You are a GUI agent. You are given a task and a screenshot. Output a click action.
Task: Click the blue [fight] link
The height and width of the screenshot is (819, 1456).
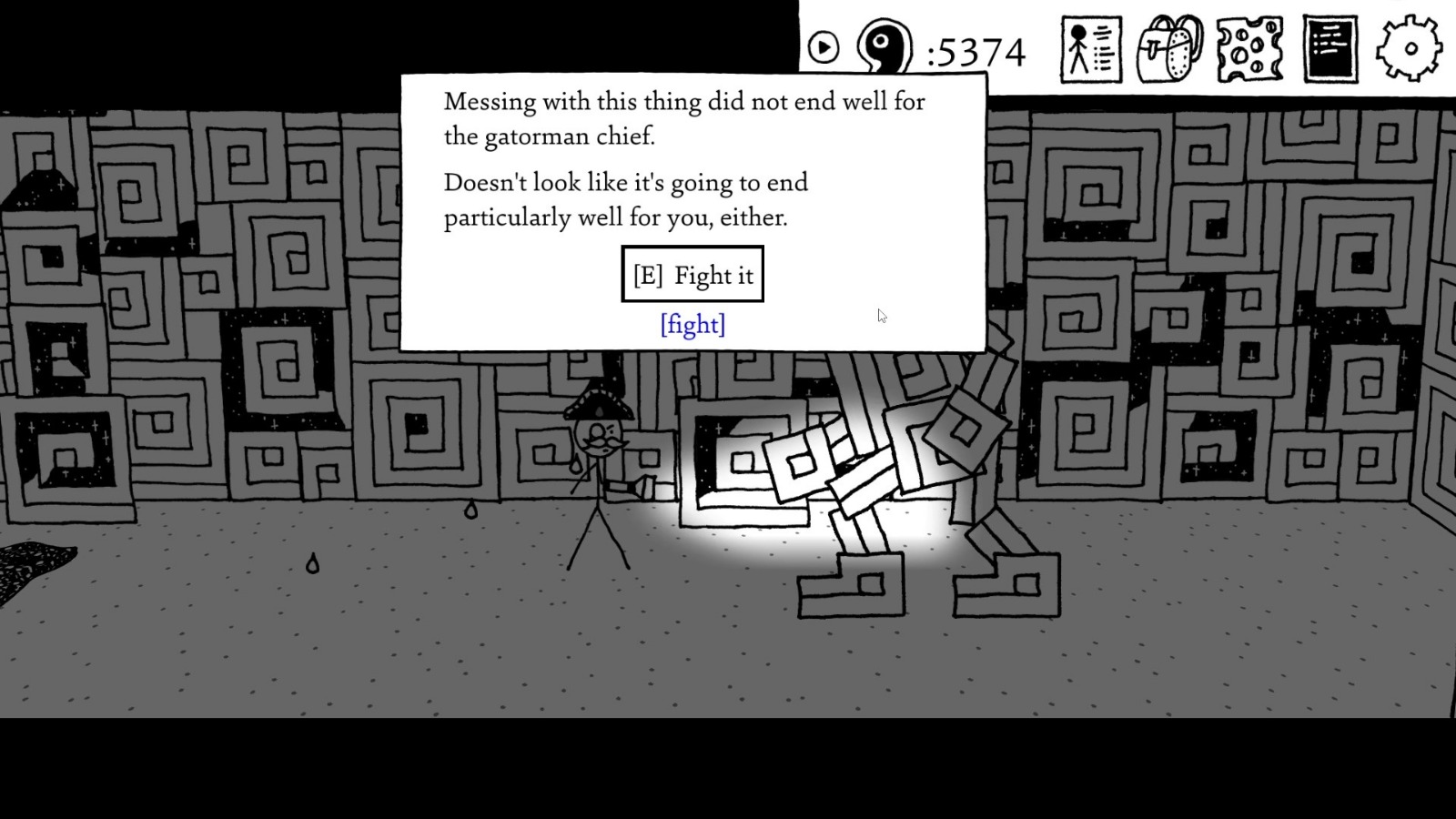pyautogui.click(x=693, y=324)
